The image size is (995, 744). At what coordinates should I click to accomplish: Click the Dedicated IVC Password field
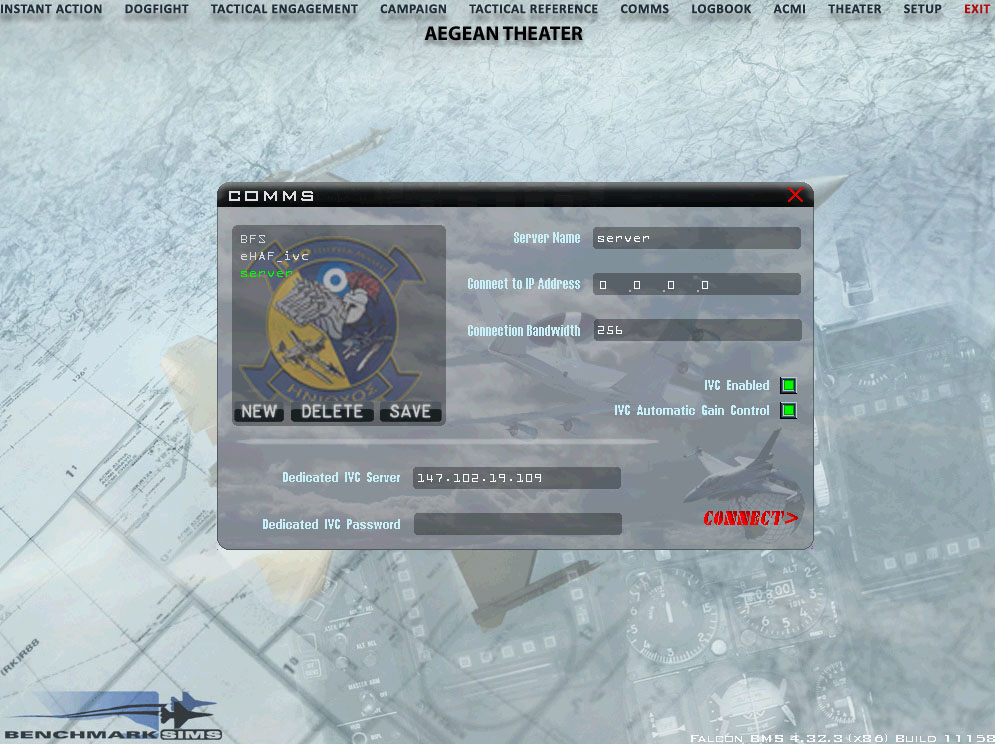517,524
